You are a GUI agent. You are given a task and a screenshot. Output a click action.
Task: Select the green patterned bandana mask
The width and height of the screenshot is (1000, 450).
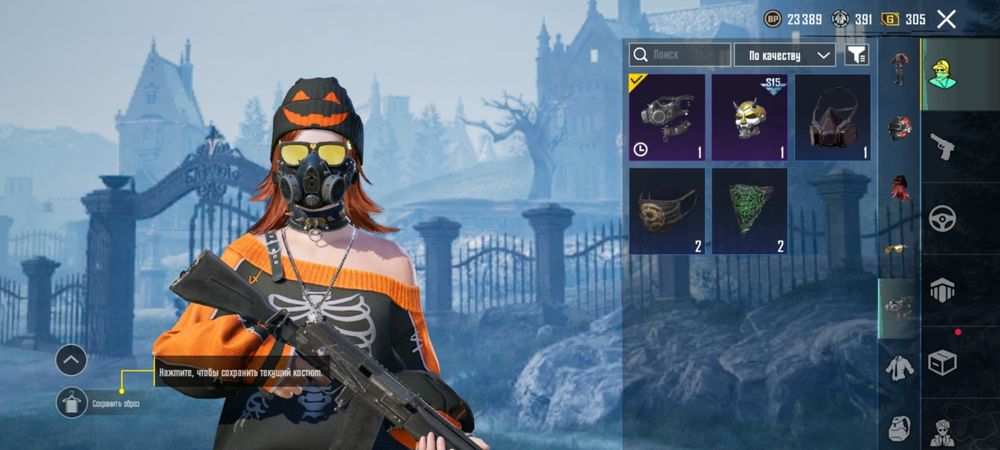(x=749, y=211)
